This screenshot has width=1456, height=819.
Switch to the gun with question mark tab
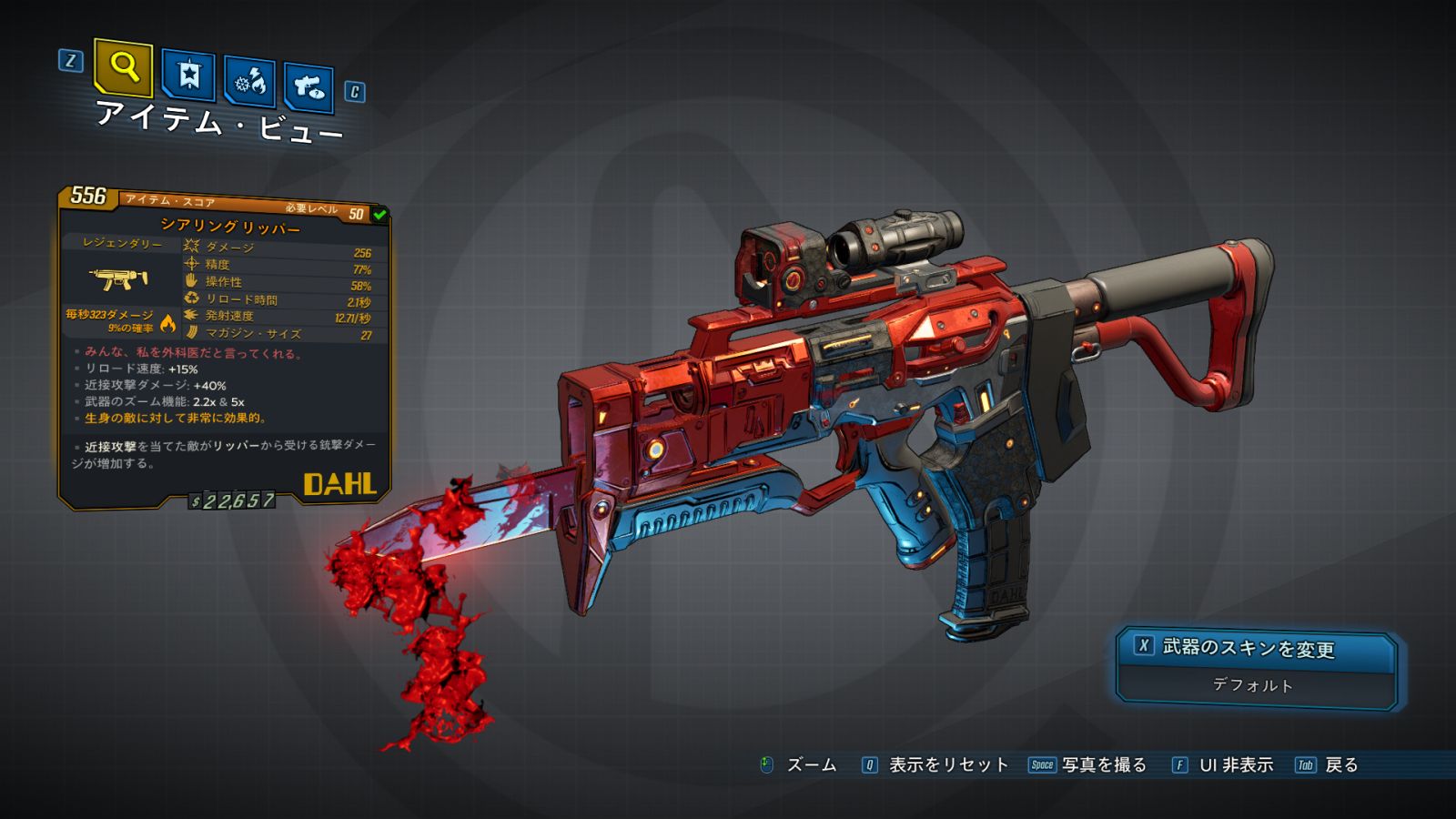(x=309, y=87)
